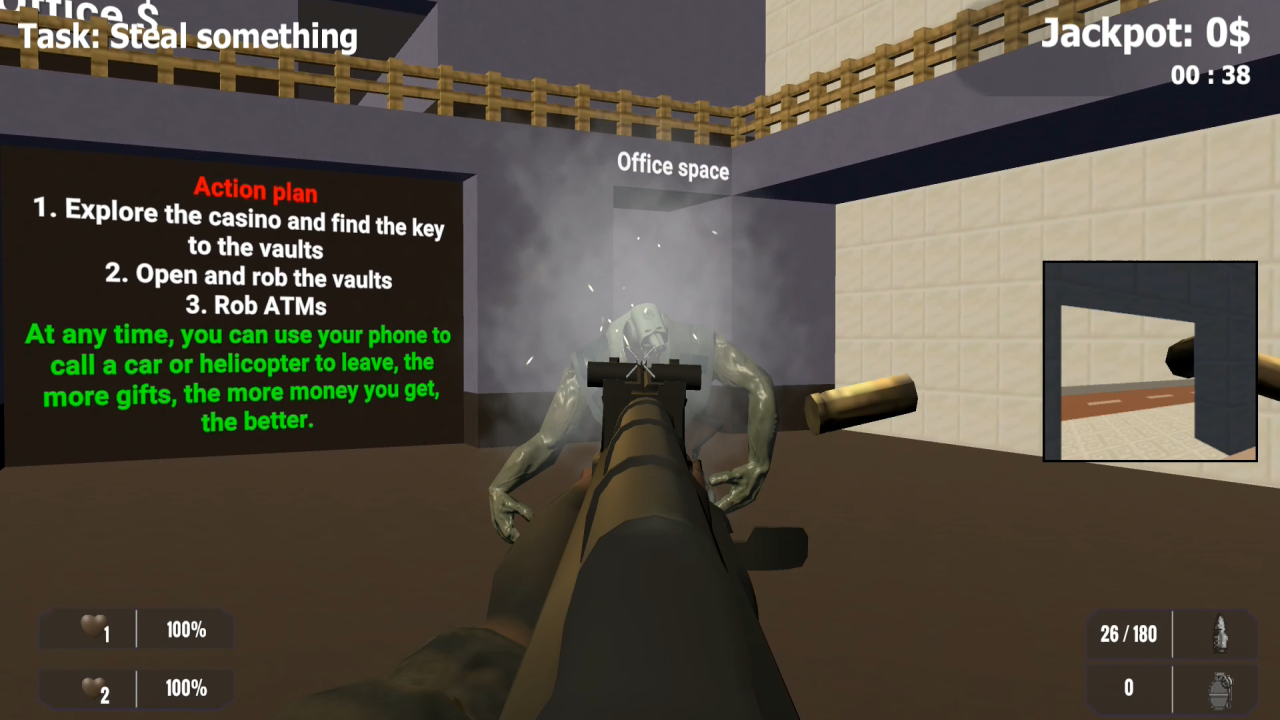Image resolution: width=1280 pixels, height=720 pixels.
Task: Expand the minimap preview panel
Action: click(1150, 360)
